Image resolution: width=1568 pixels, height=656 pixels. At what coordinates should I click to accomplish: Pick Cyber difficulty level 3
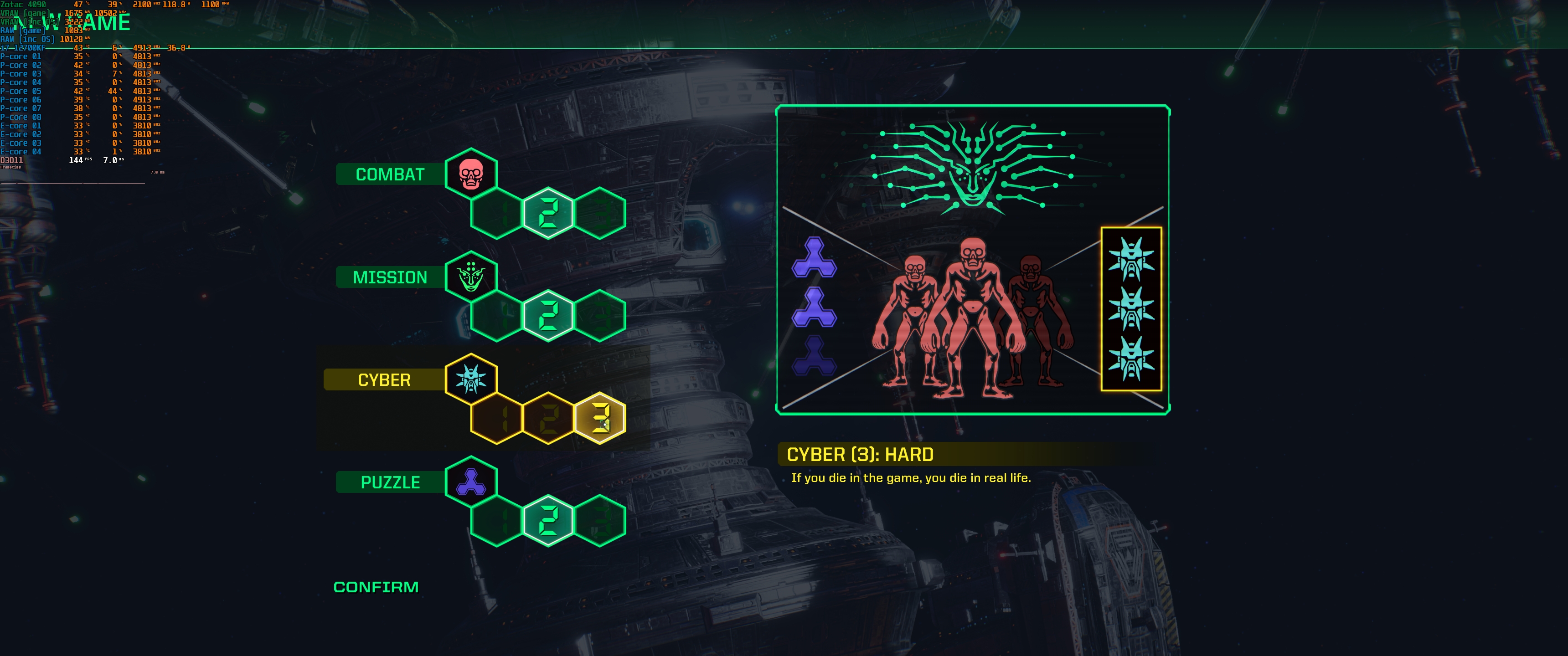(x=599, y=418)
